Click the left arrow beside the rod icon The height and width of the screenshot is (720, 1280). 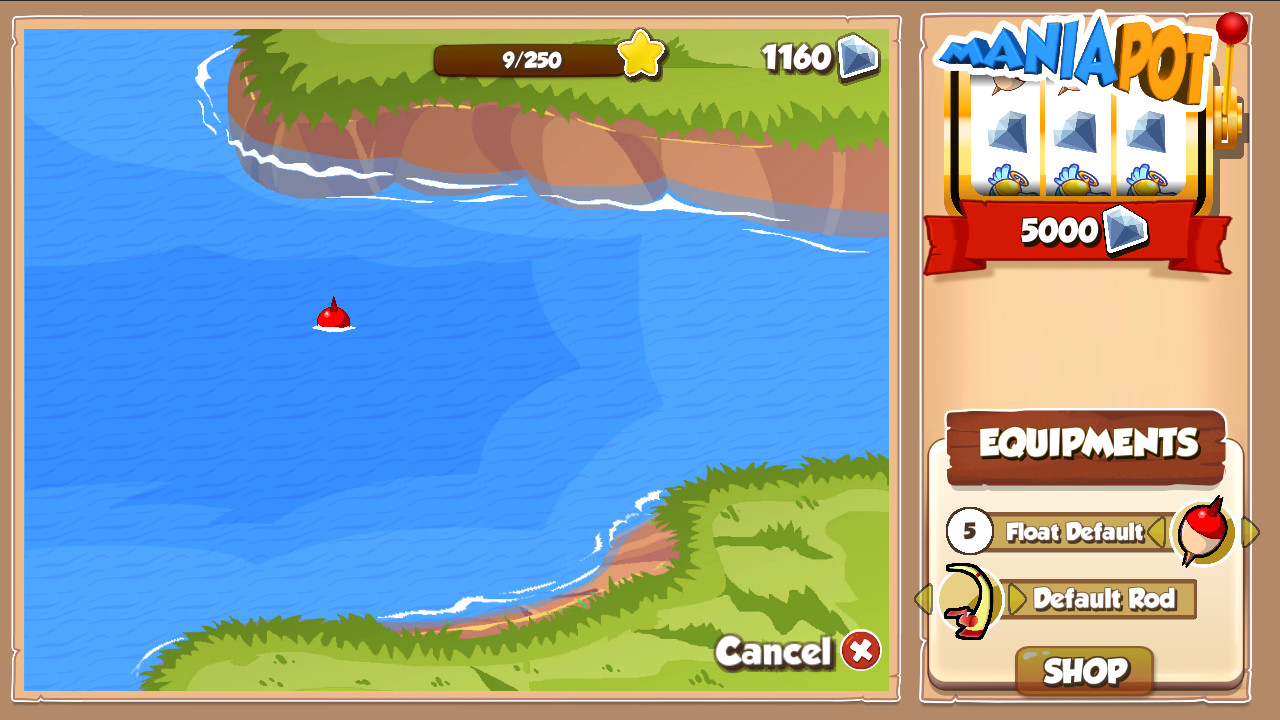pos(925,599)
